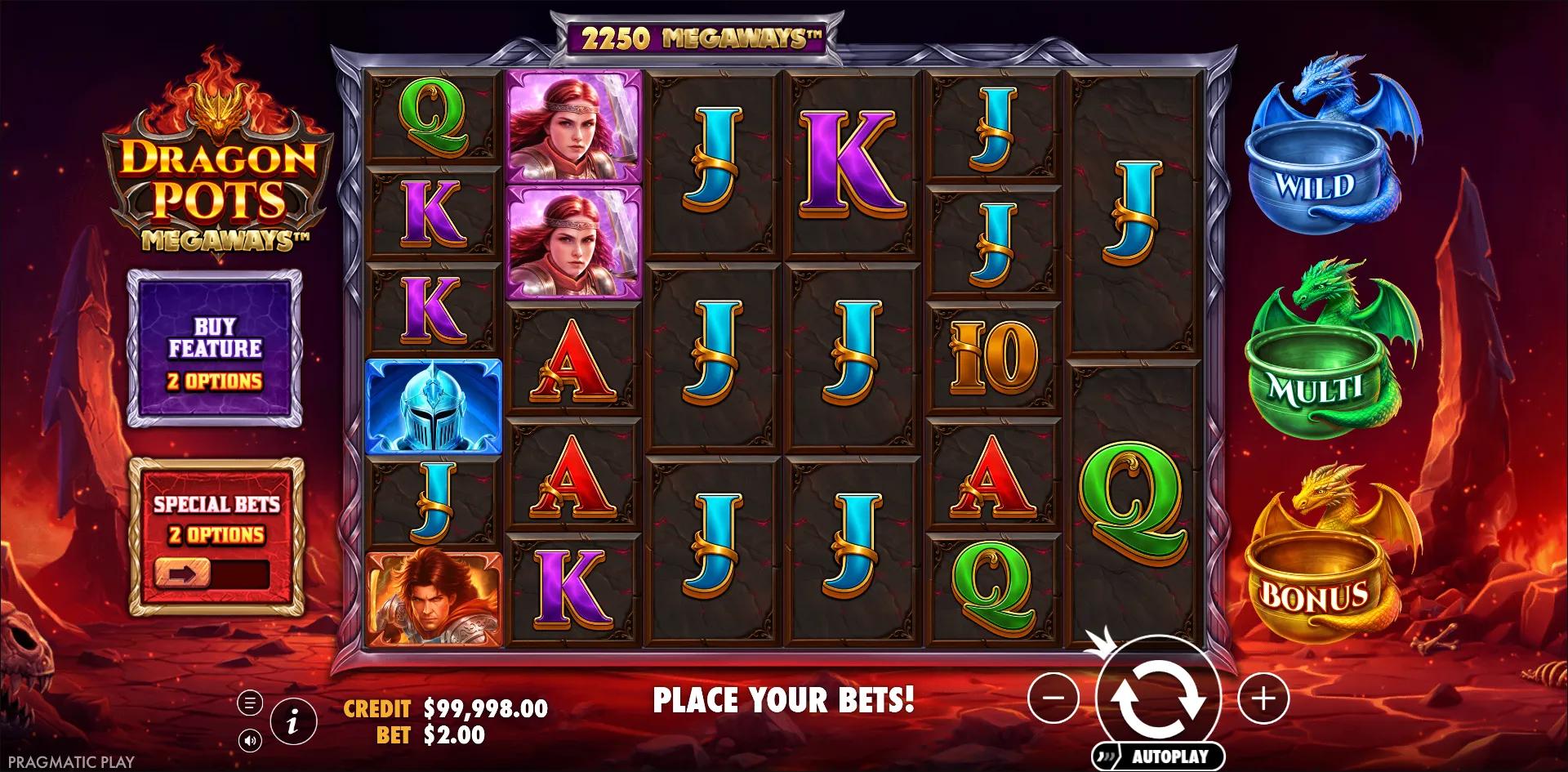Image resolution: width=1568 pixels, height=772 pixels.
Task: Enable Autoplay mode
Action: pos(1168,754)
